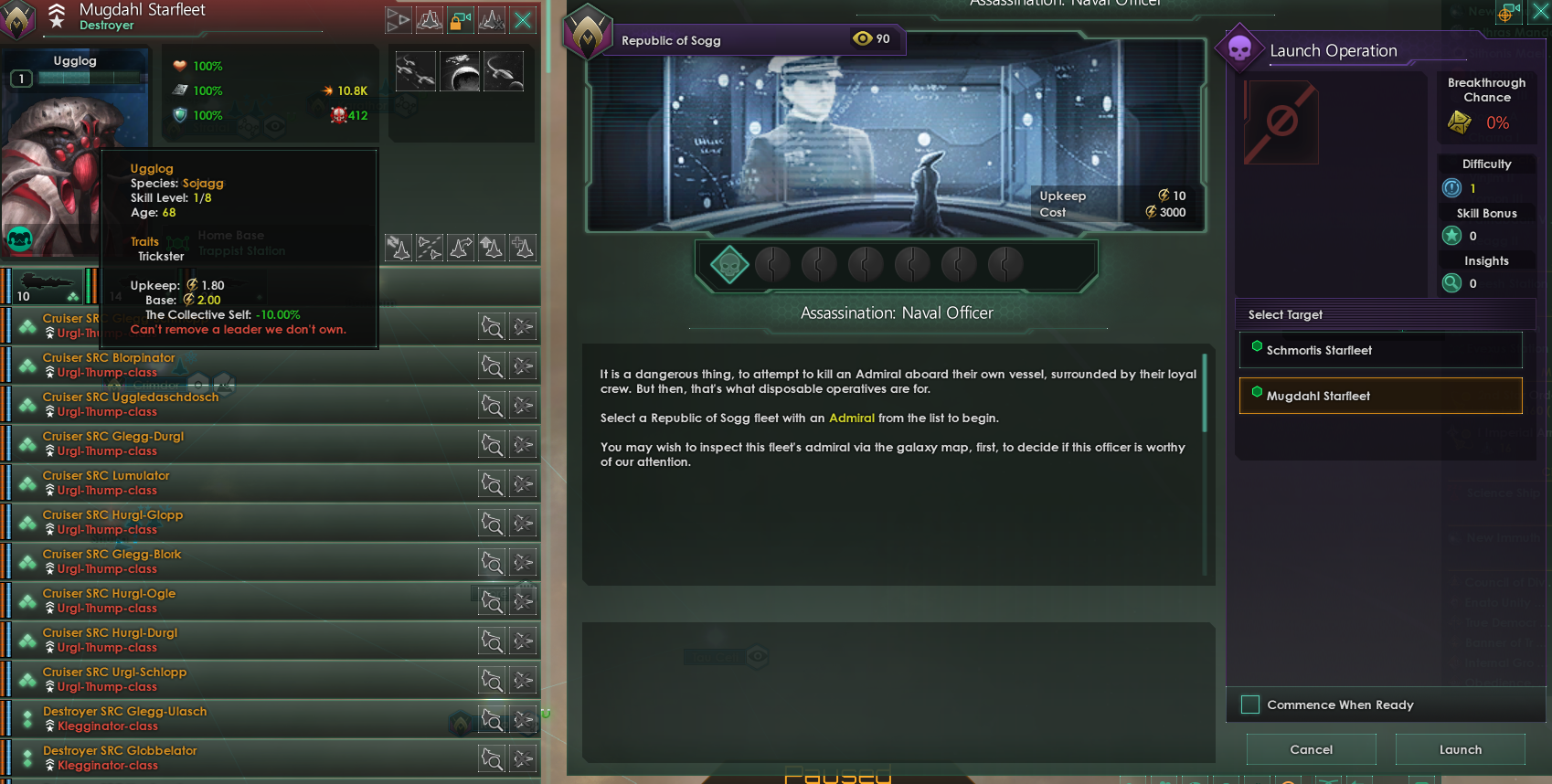Select the first skull node in the operation chain
The height and width of the screenshot is (784, 1552).
click(728, 264)
